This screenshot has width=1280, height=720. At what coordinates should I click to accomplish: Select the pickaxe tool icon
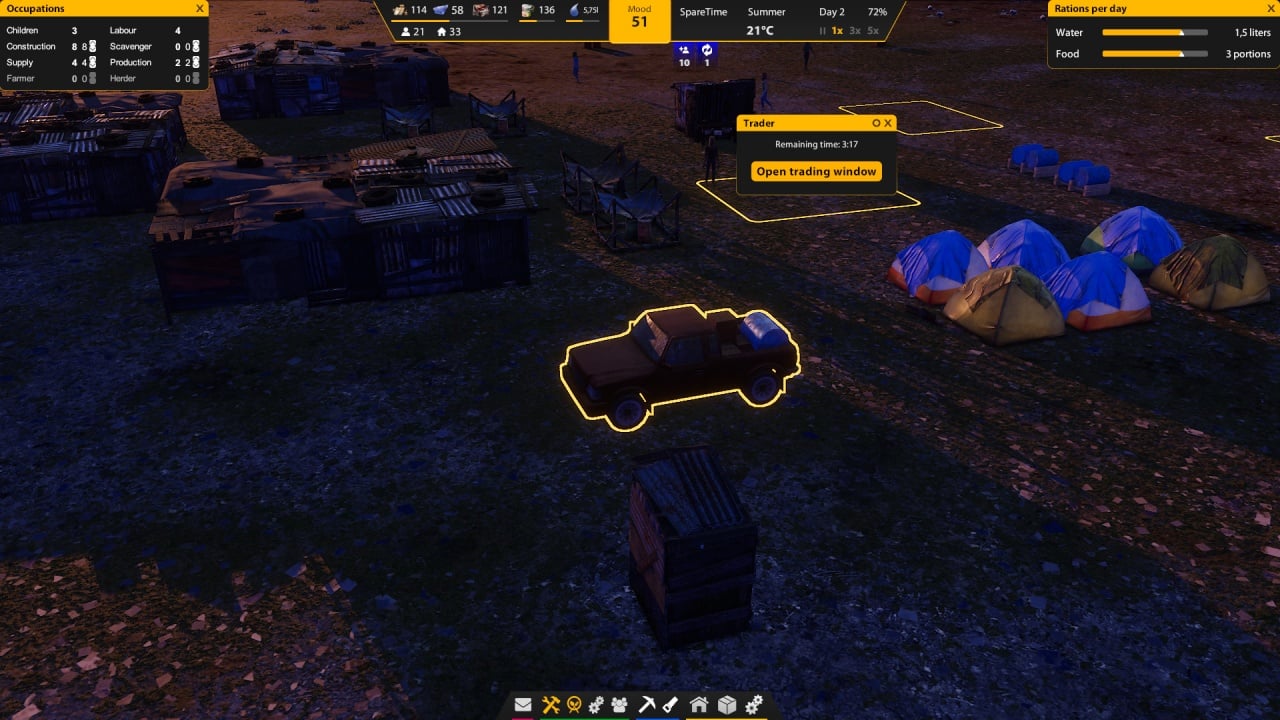tap(646, 705)
